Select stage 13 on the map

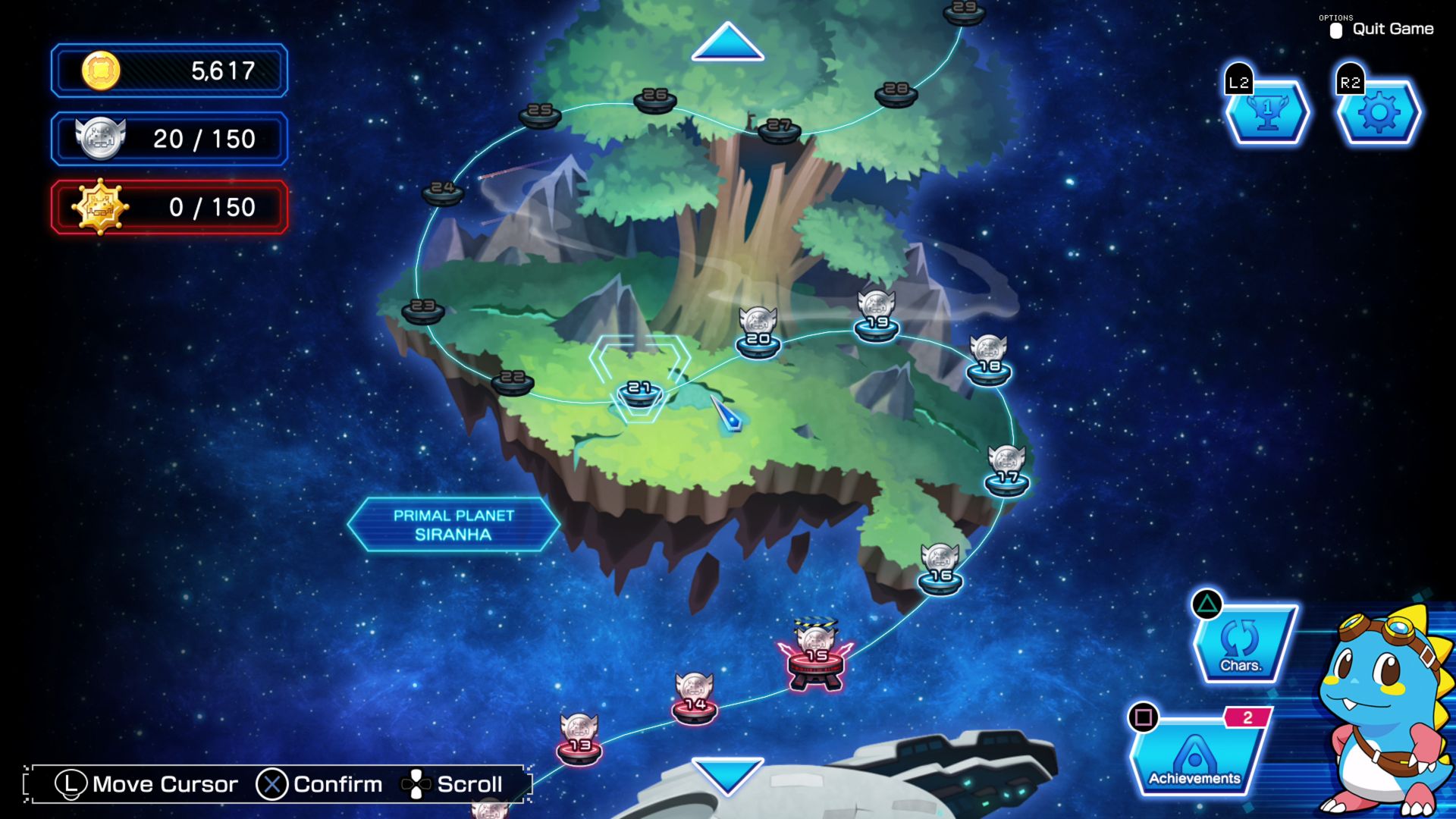[x=579, y=748]
